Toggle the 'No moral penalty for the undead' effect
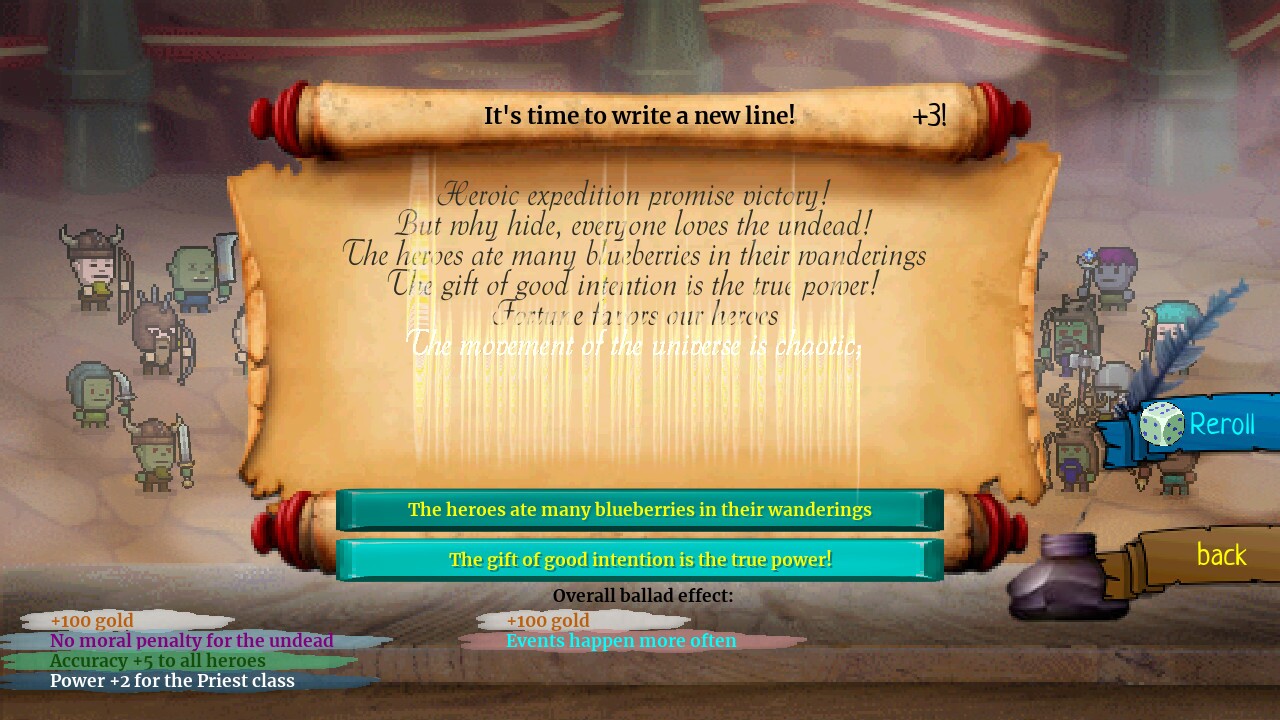1280x720 pixels. (x=192, y=640)
